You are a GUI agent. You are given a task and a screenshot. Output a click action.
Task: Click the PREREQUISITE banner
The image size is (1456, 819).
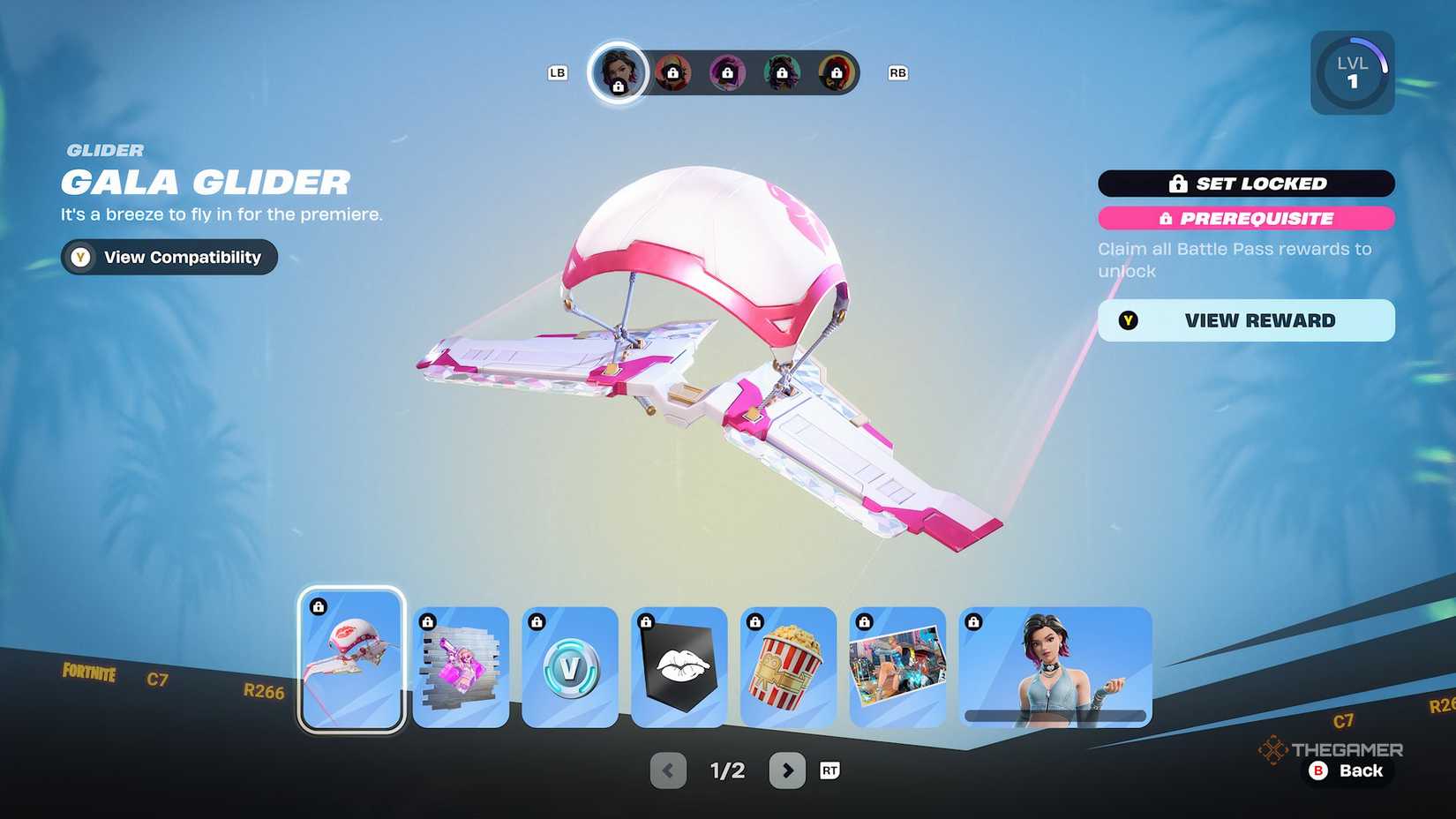pyautogui.click(x=1245, y=218)
